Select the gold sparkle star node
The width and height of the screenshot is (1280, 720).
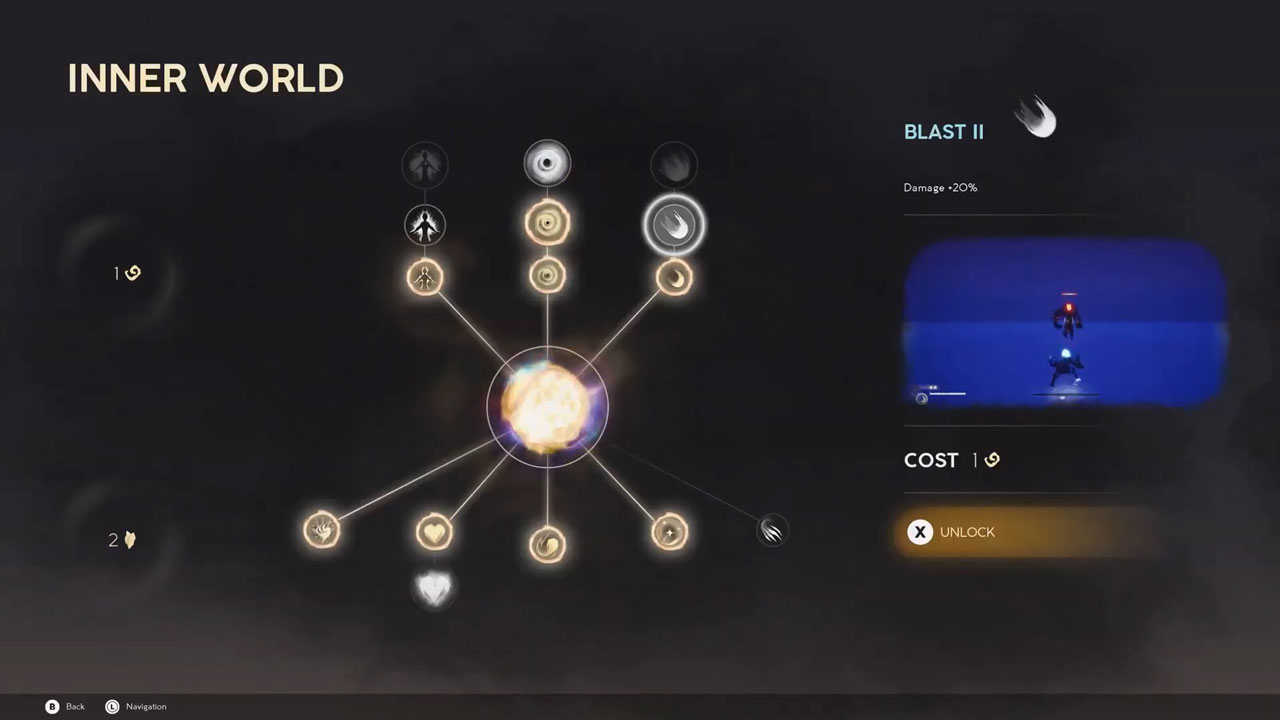669,532
